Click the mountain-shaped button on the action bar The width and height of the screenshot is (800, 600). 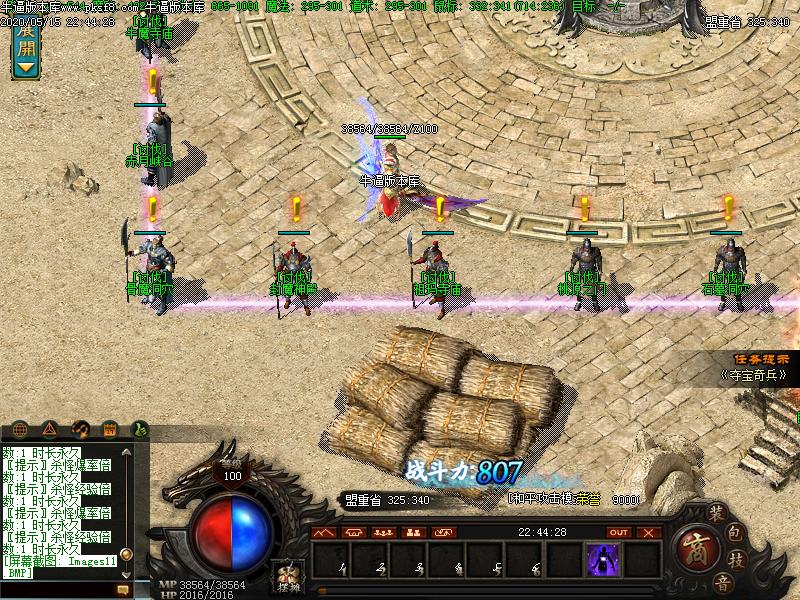click(x=323, y=532)
